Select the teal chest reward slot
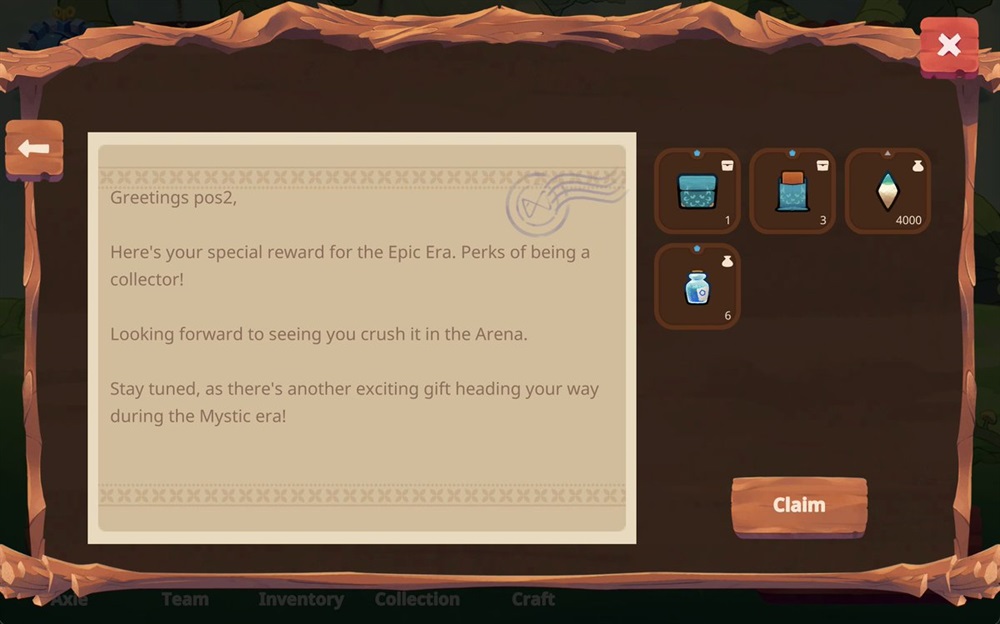 [x=697, y=191]
